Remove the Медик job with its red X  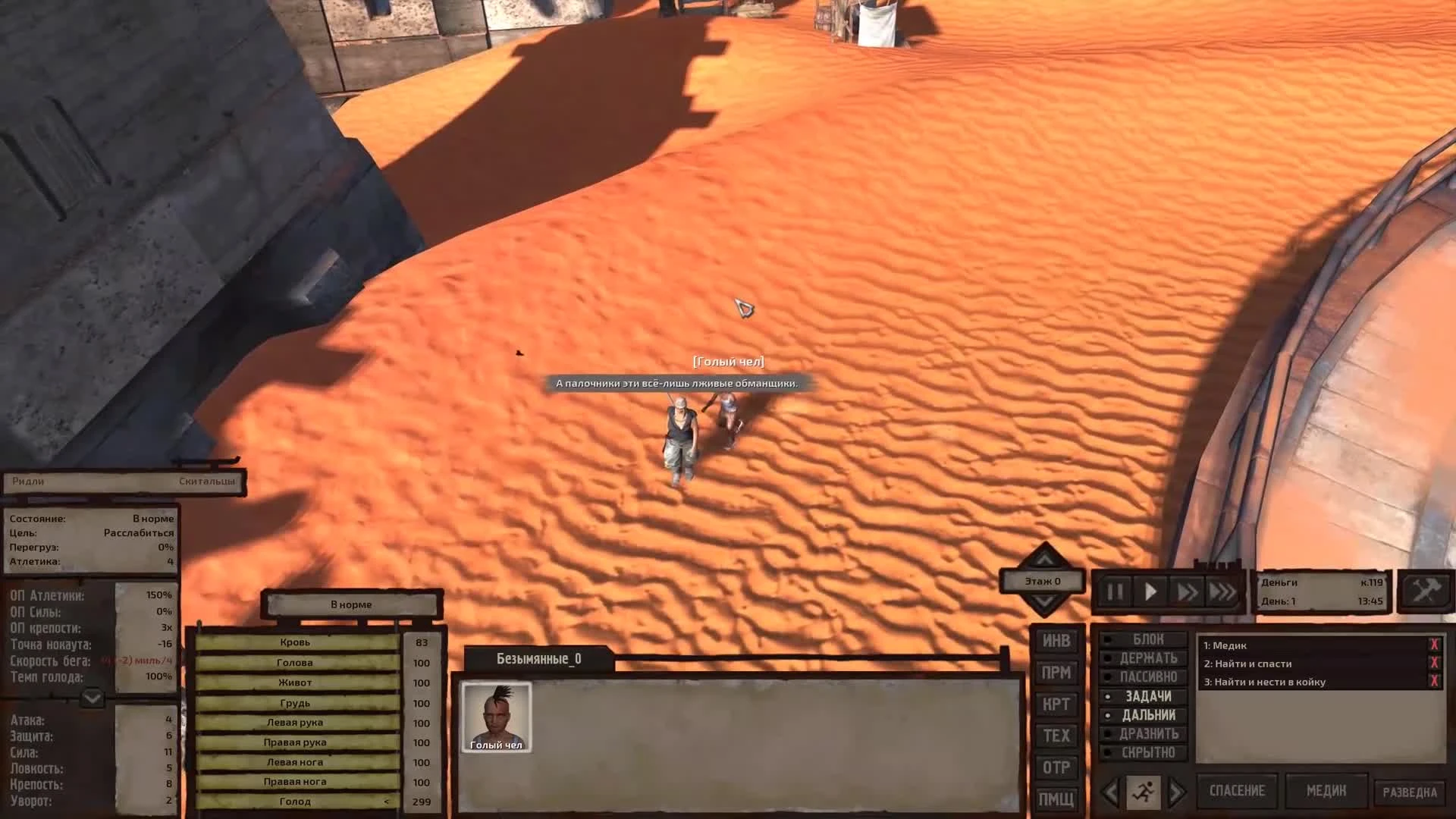pos(1435,645)
